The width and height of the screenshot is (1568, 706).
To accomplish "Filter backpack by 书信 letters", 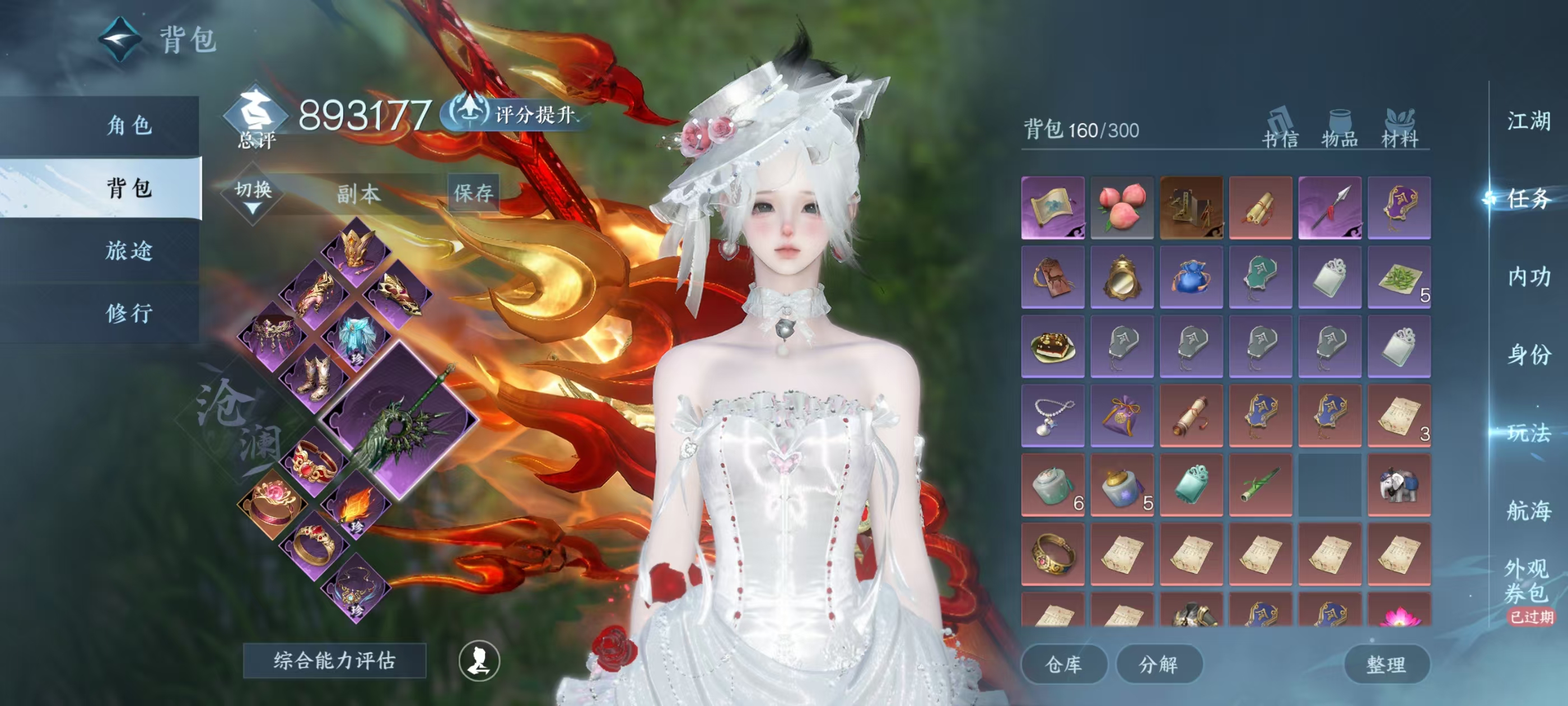I will tap(1280, 129).
